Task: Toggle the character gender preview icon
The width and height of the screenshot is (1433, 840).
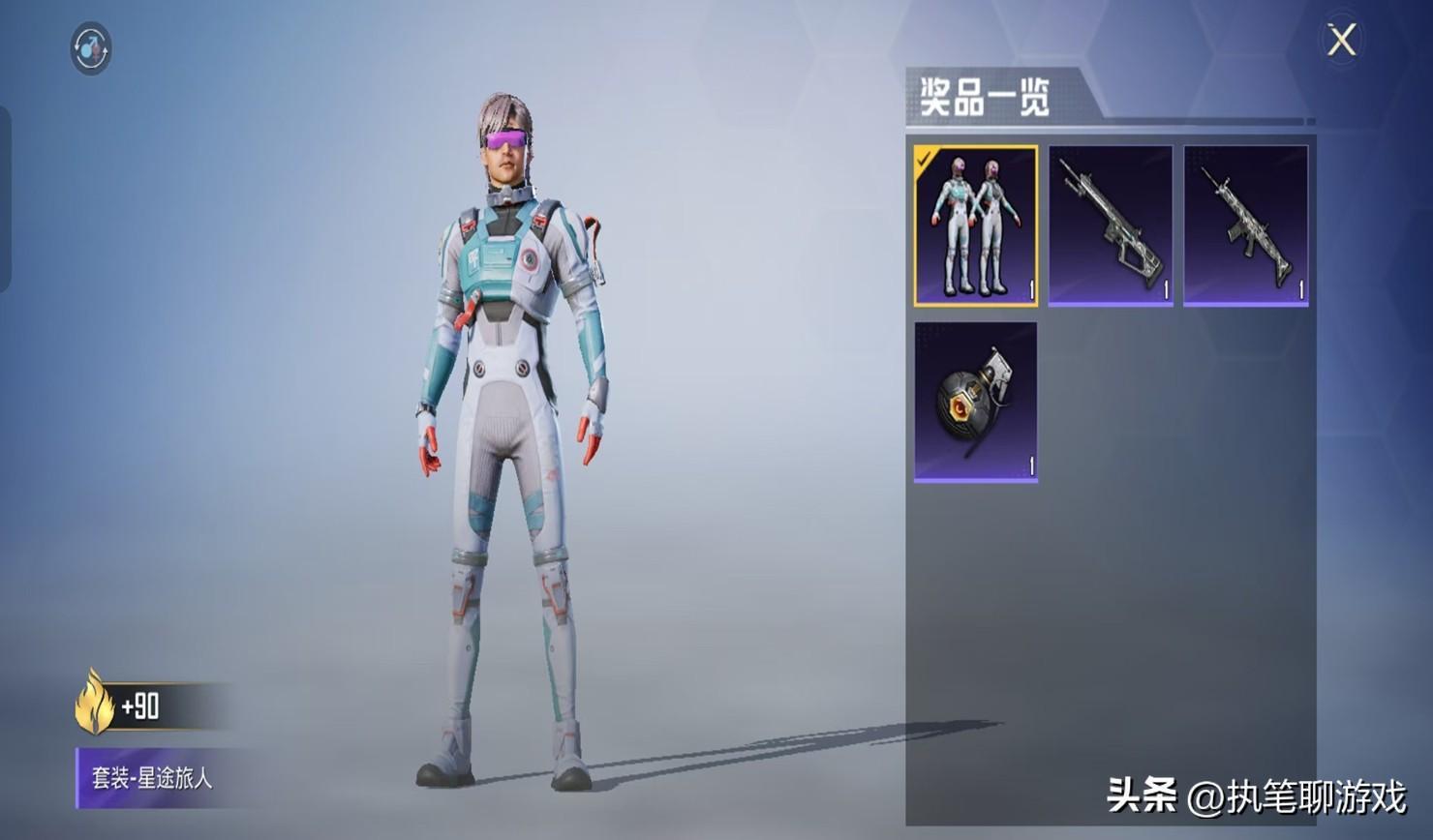Action: [91, 48]
